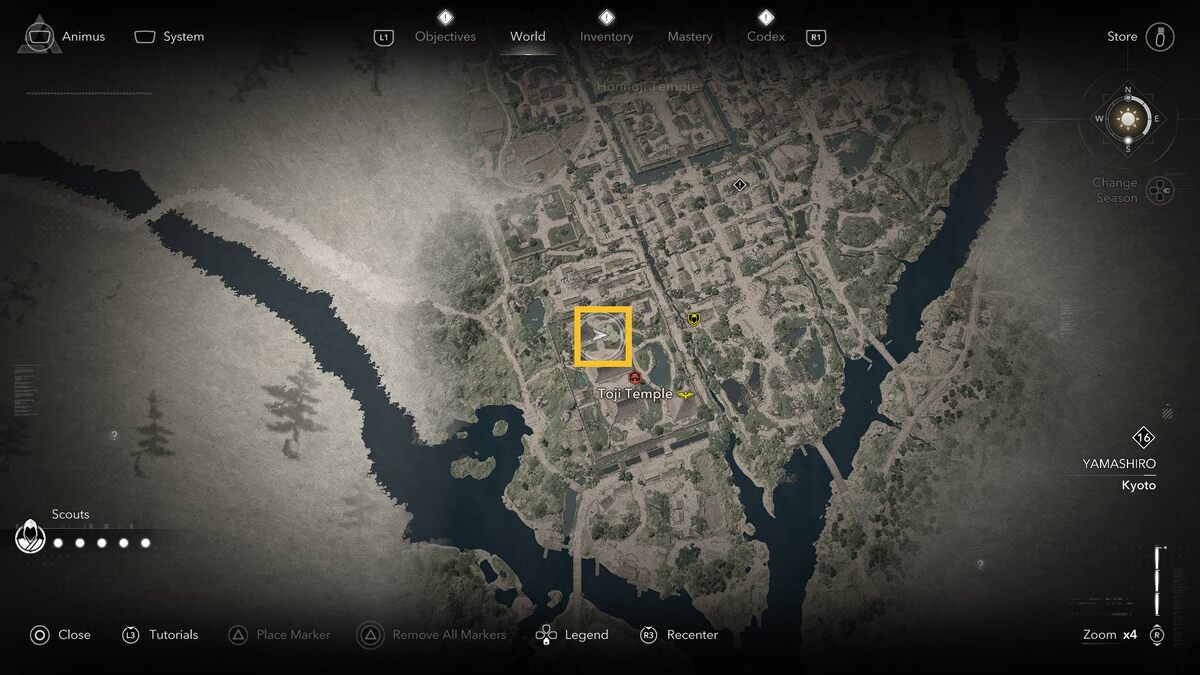
Task: Select the Scouts emblem icon
Action: (31, 538)
